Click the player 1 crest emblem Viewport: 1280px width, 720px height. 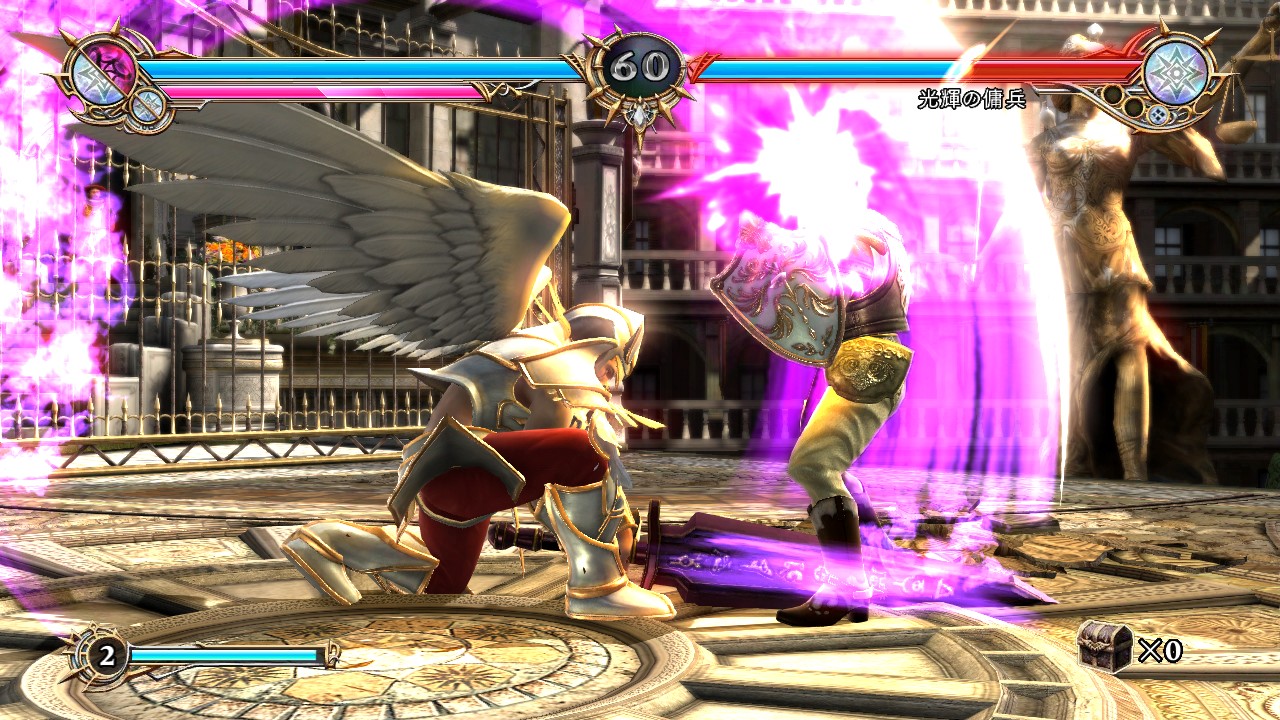(103, 76)
